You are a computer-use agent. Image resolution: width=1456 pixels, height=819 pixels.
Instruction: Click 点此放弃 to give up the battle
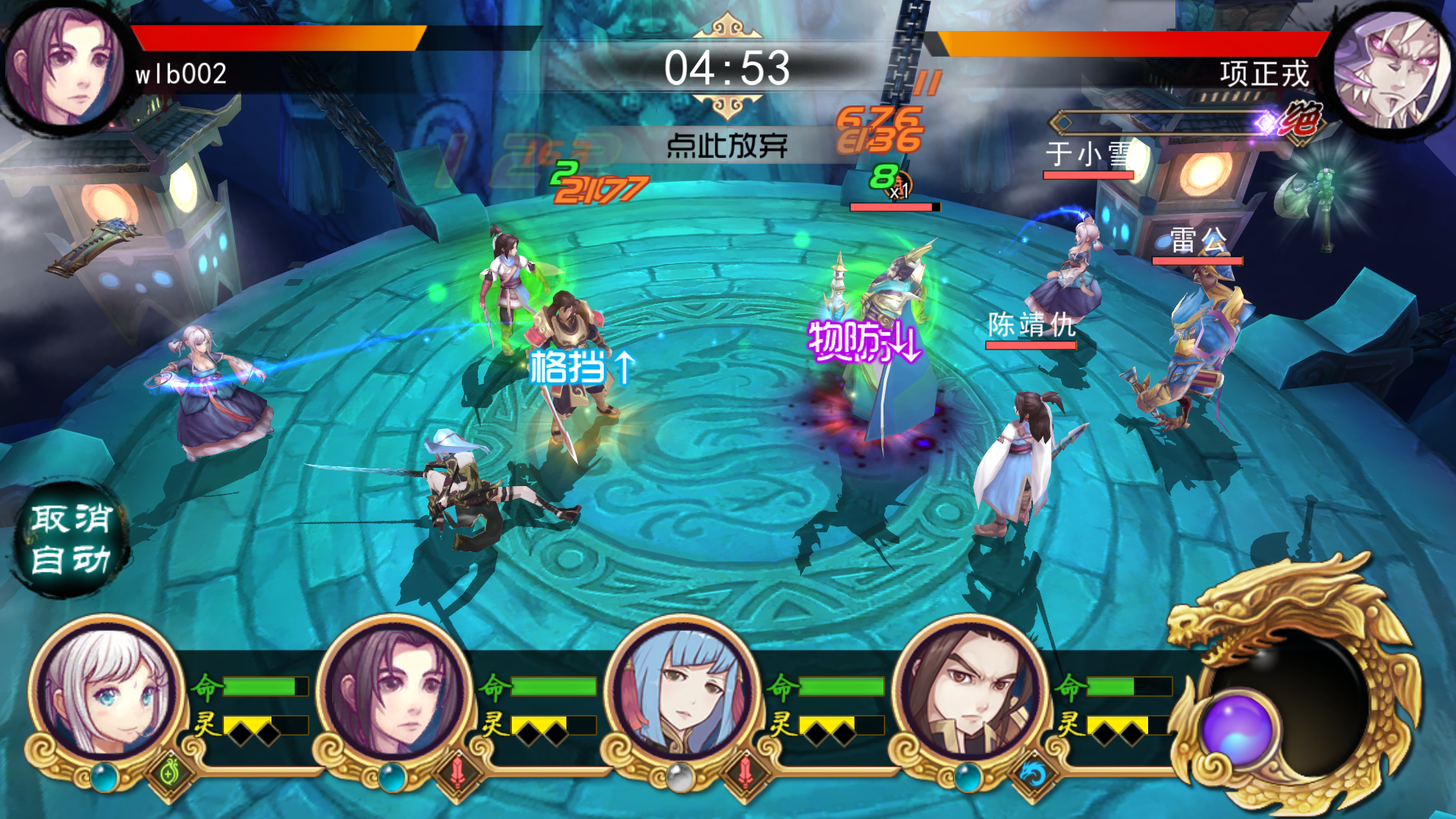(726, 145)
